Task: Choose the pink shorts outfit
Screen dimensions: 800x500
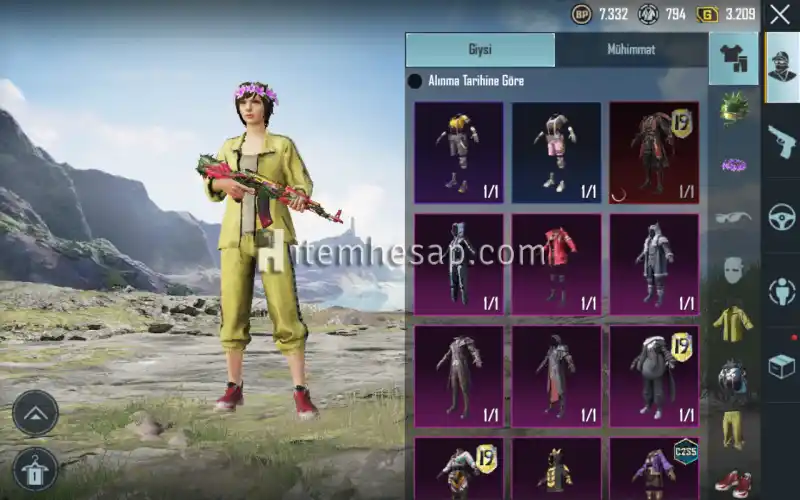Action: click(556, 152)
